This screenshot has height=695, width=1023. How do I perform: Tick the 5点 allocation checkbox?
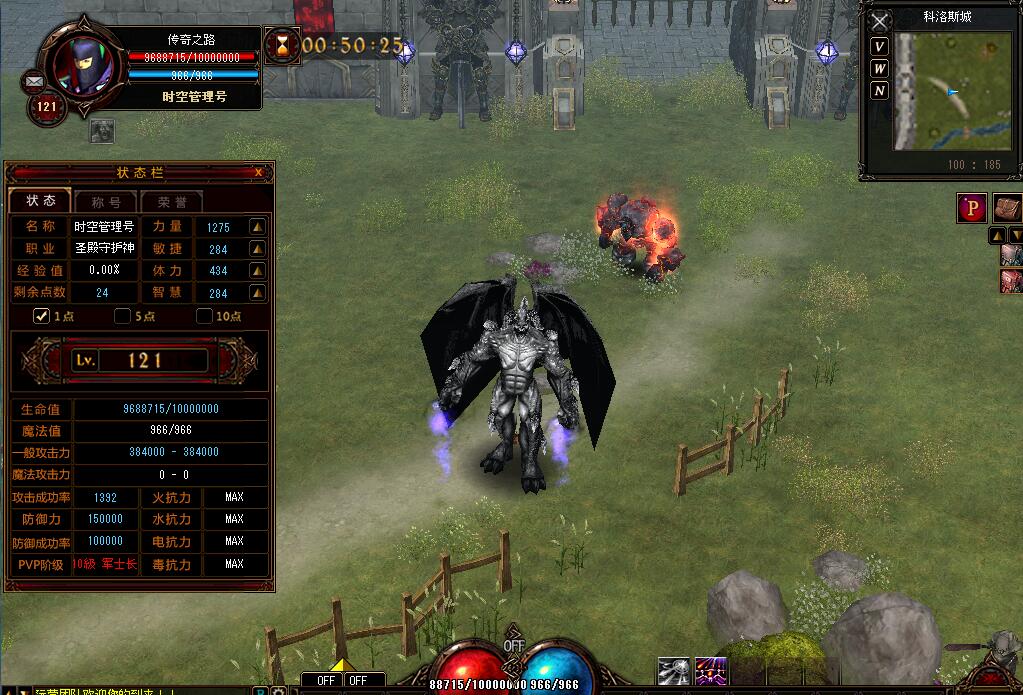point(123,317)
